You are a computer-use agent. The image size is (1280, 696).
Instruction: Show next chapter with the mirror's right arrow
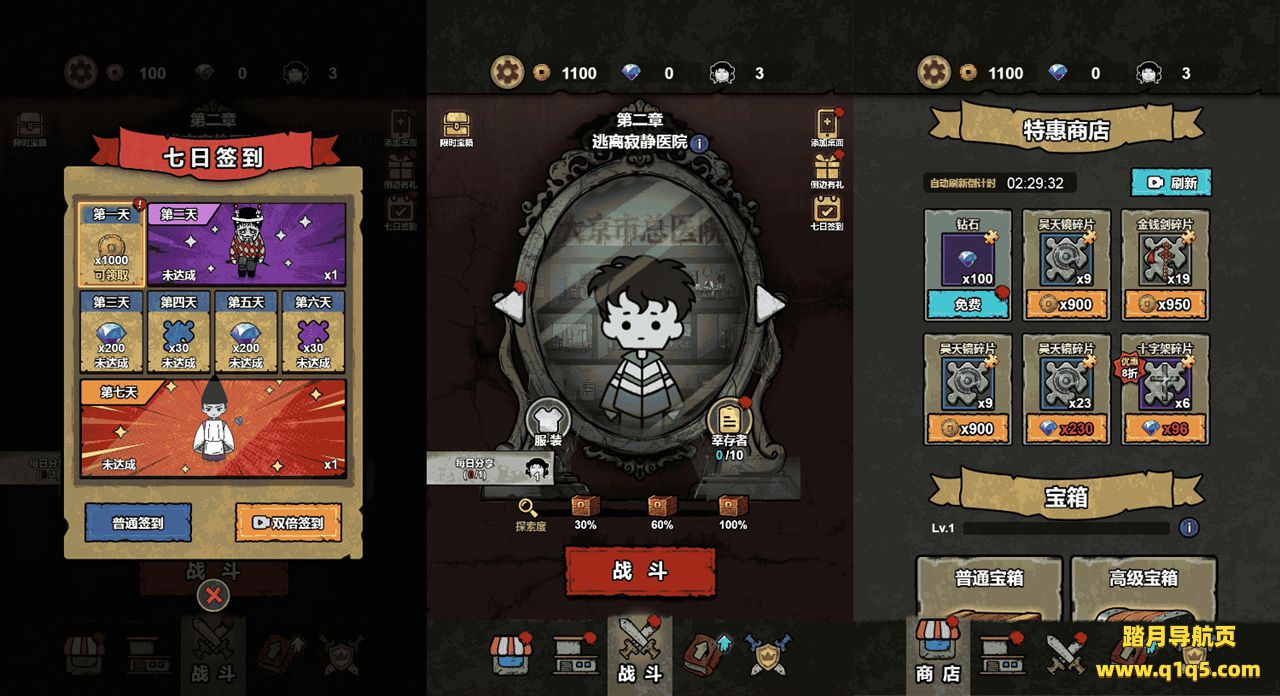(x=768, y=304)
